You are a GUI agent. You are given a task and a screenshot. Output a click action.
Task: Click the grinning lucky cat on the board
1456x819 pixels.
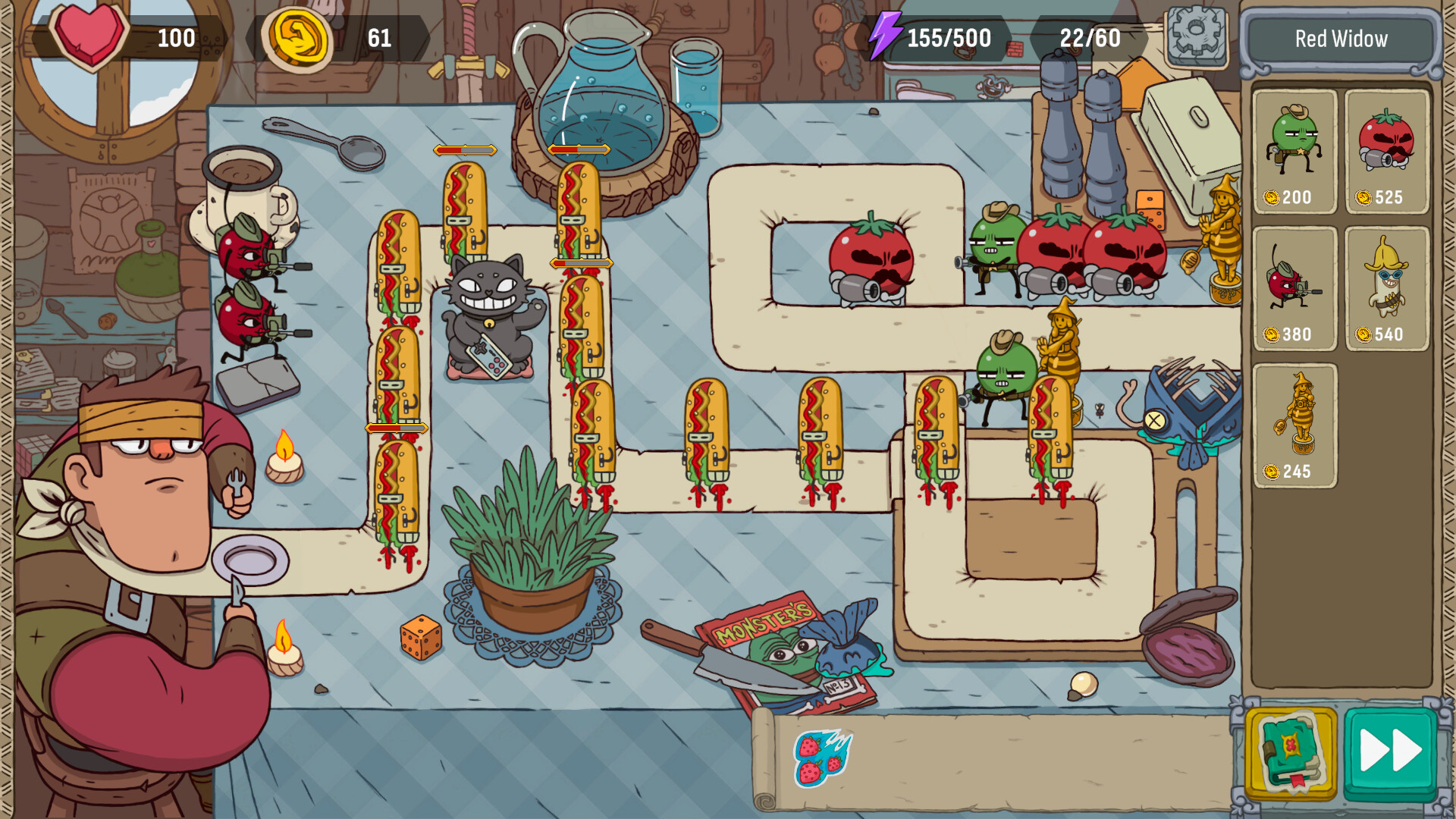coord(486,318)
